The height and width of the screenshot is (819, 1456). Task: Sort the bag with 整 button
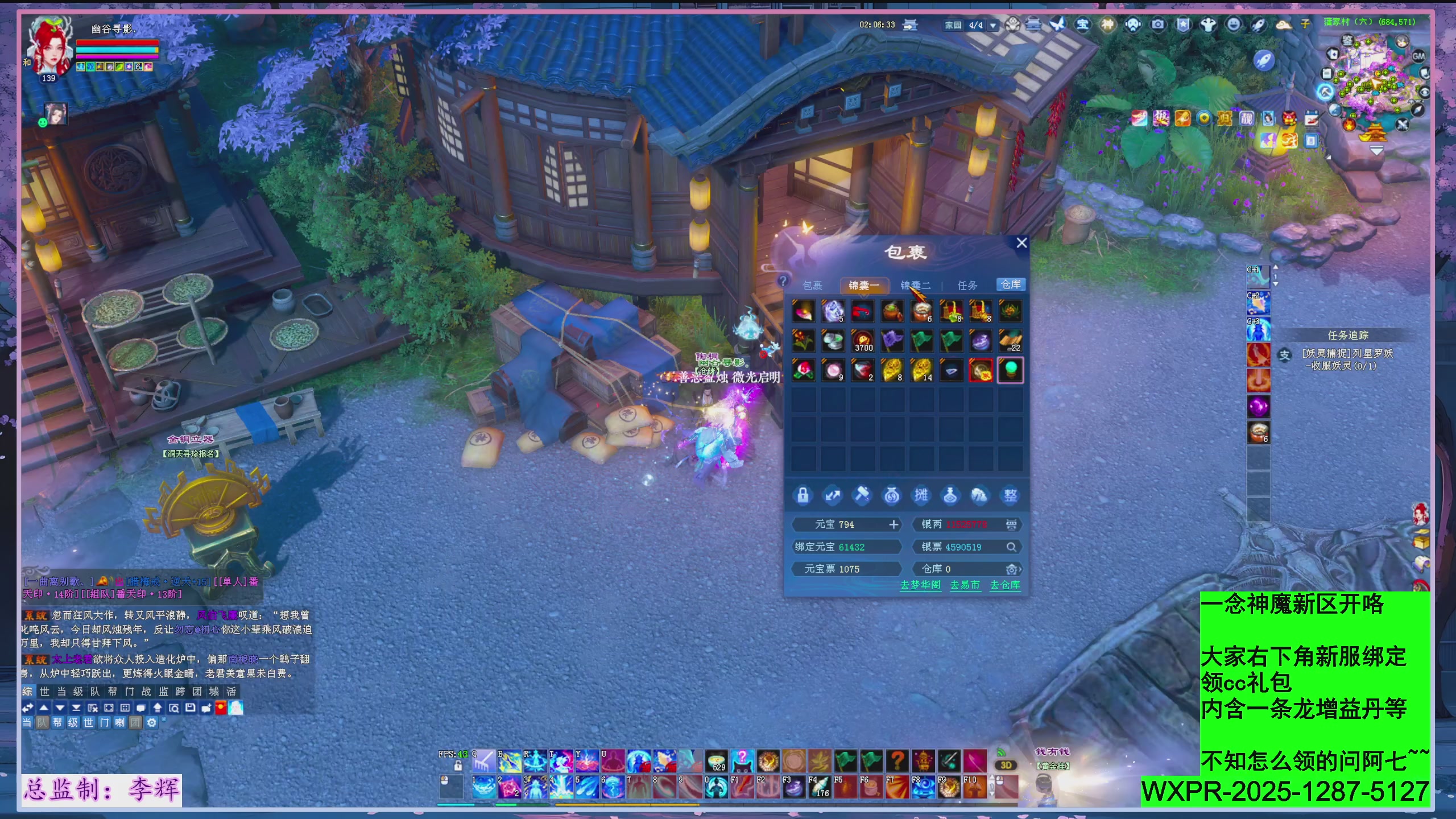tap(1010, 495)
